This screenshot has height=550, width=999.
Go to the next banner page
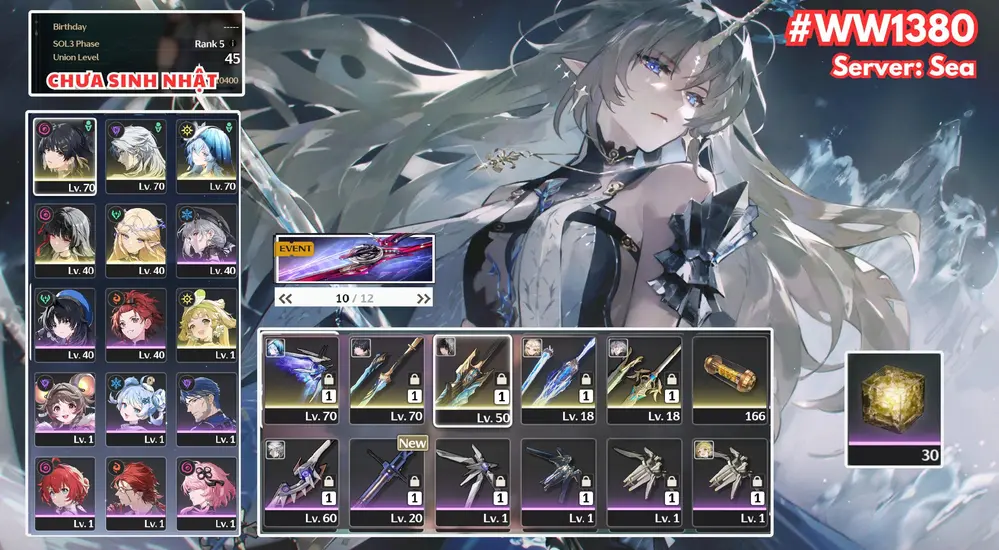pos(423,298)
